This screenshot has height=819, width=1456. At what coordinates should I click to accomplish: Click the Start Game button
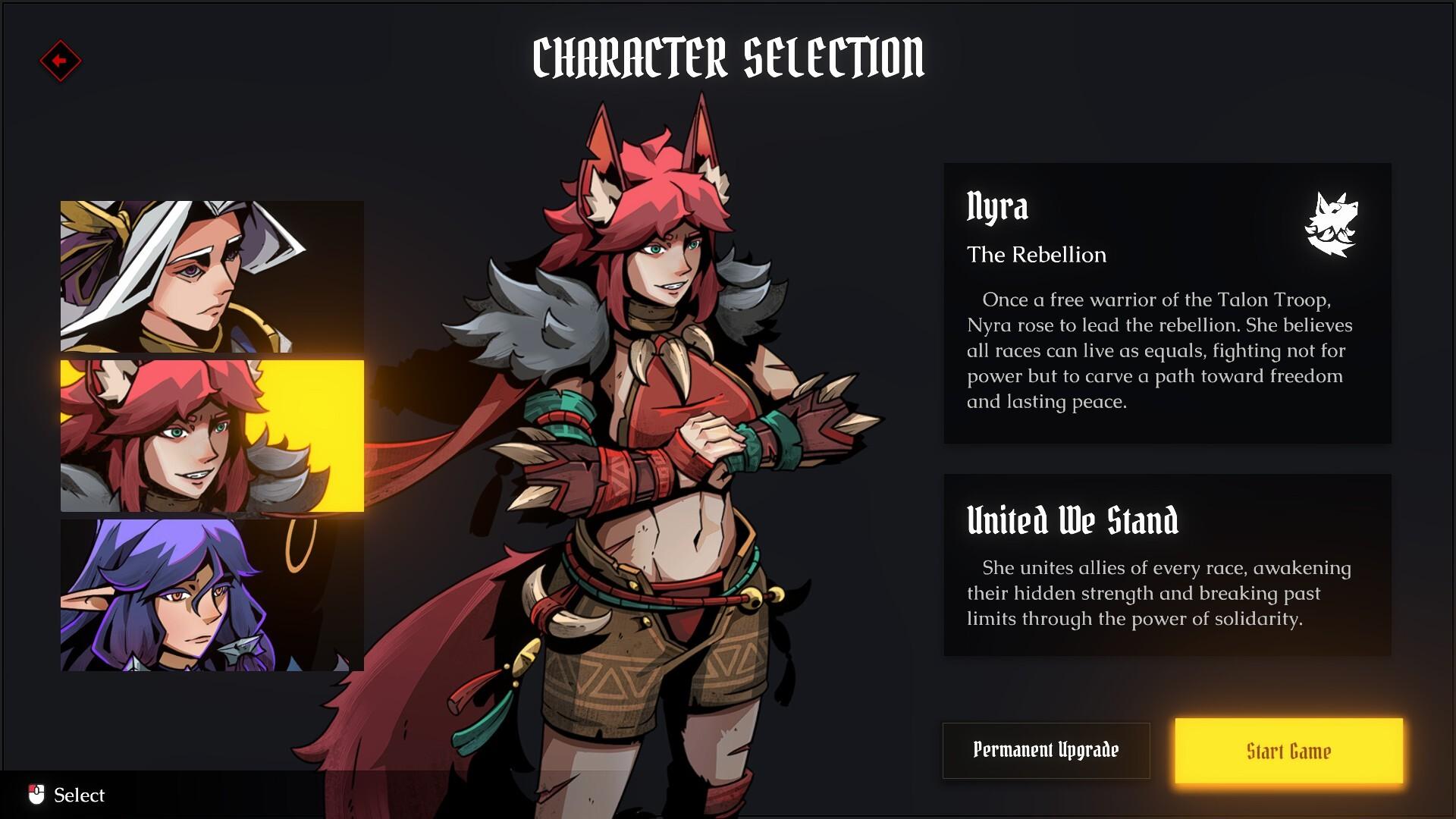1288,751
